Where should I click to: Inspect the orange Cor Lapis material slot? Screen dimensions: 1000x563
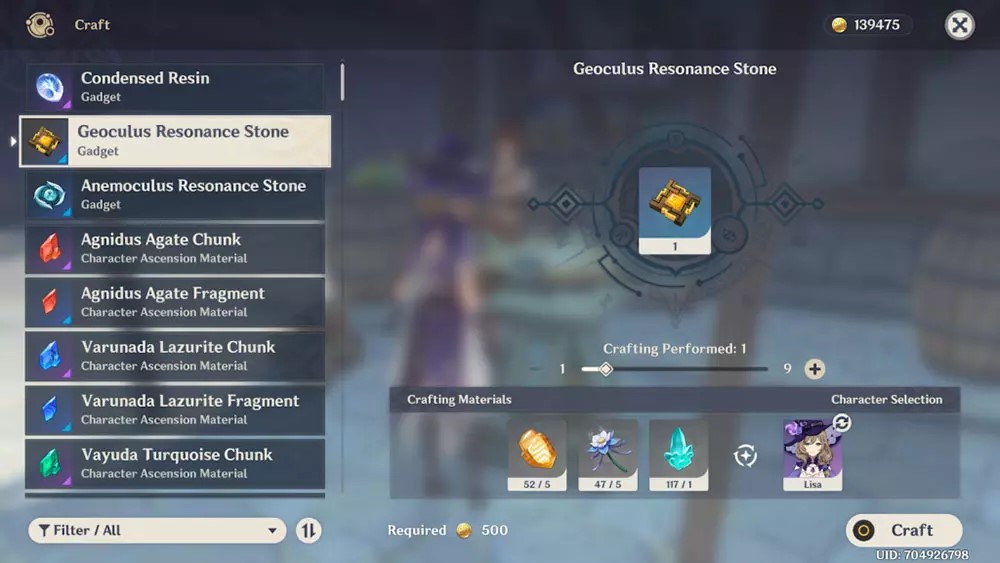(x=537, y=455)
